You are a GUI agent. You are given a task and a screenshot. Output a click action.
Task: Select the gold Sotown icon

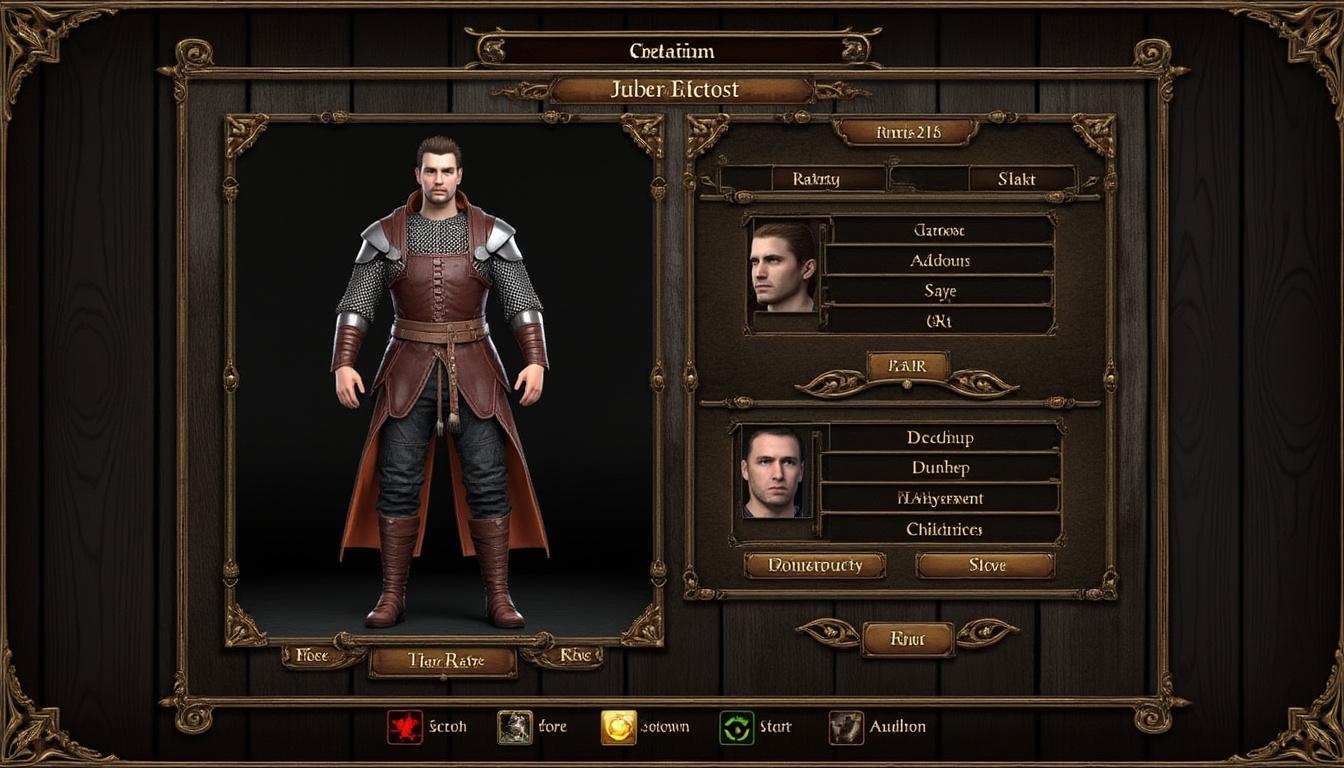tap(618, 727)
